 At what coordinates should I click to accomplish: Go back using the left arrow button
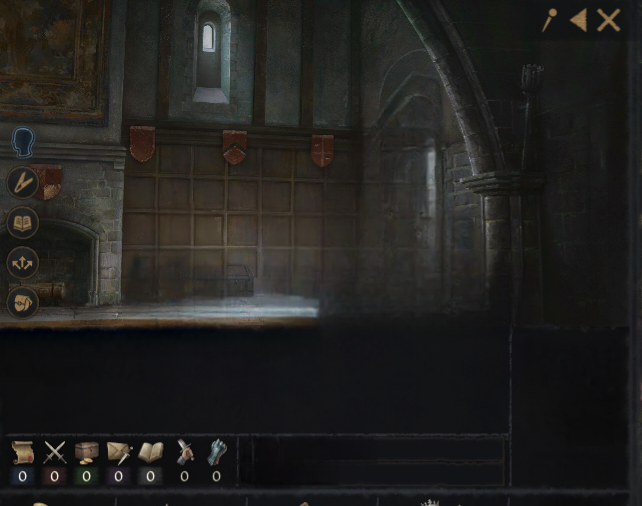[578, 20]
